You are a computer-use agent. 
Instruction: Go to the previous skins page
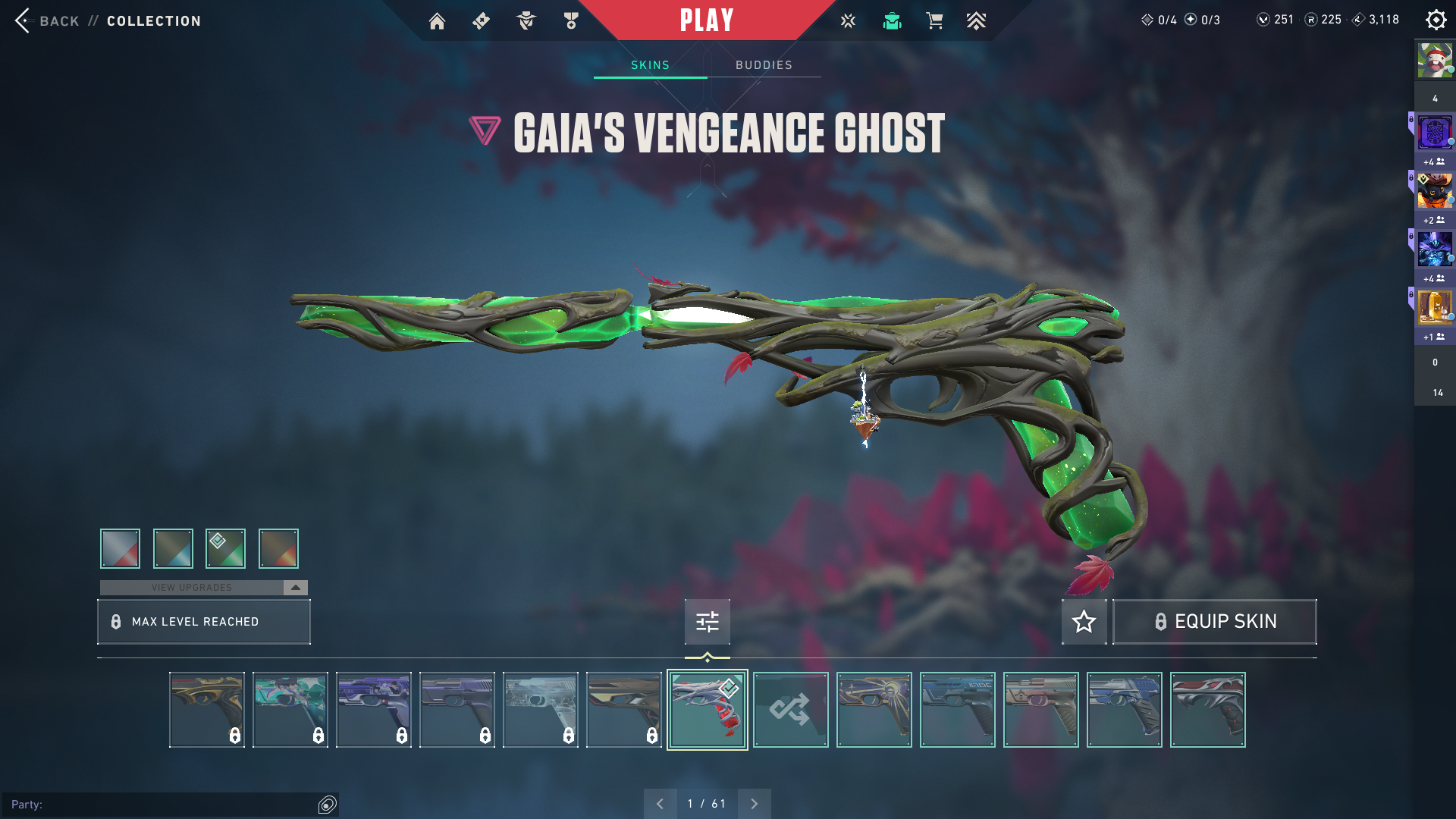tap(660, 804)
